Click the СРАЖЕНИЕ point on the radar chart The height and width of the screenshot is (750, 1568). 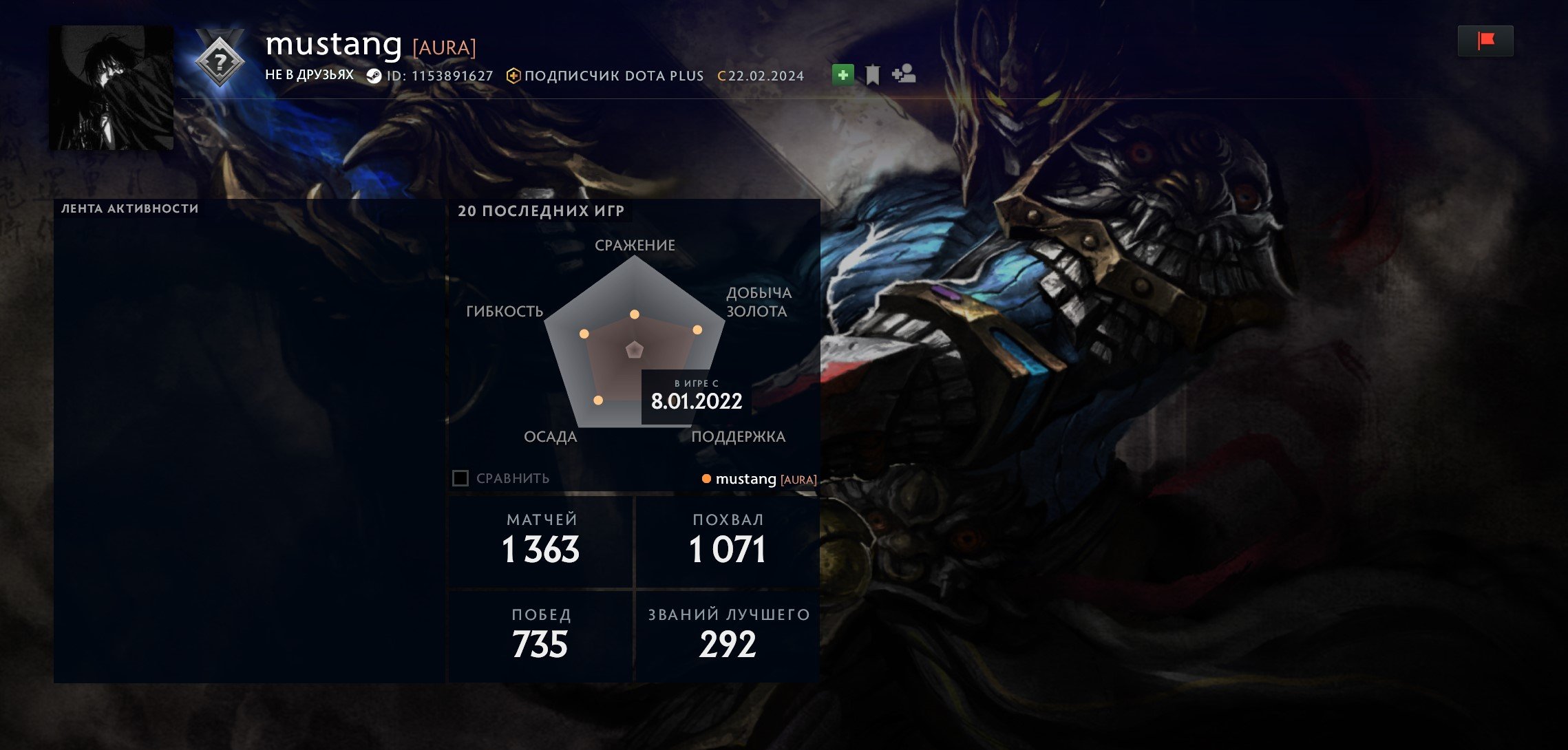634,314
